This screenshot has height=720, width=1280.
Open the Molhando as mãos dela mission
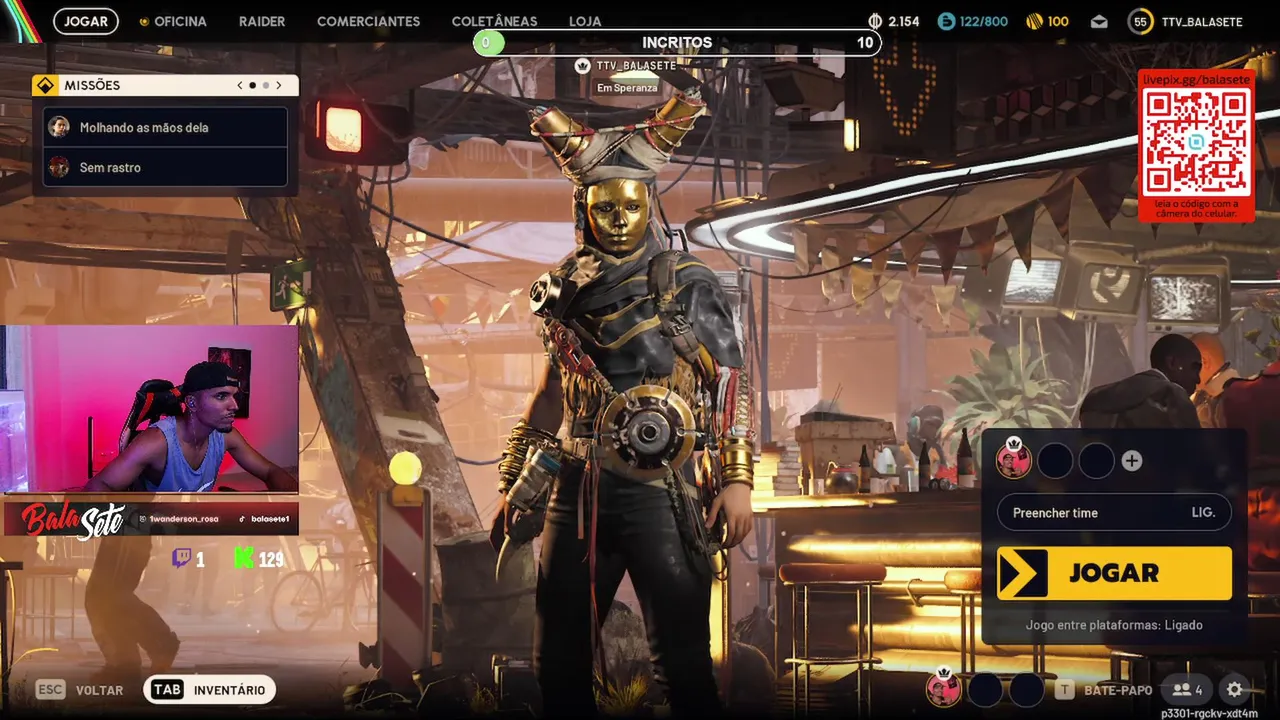[166, 128]
